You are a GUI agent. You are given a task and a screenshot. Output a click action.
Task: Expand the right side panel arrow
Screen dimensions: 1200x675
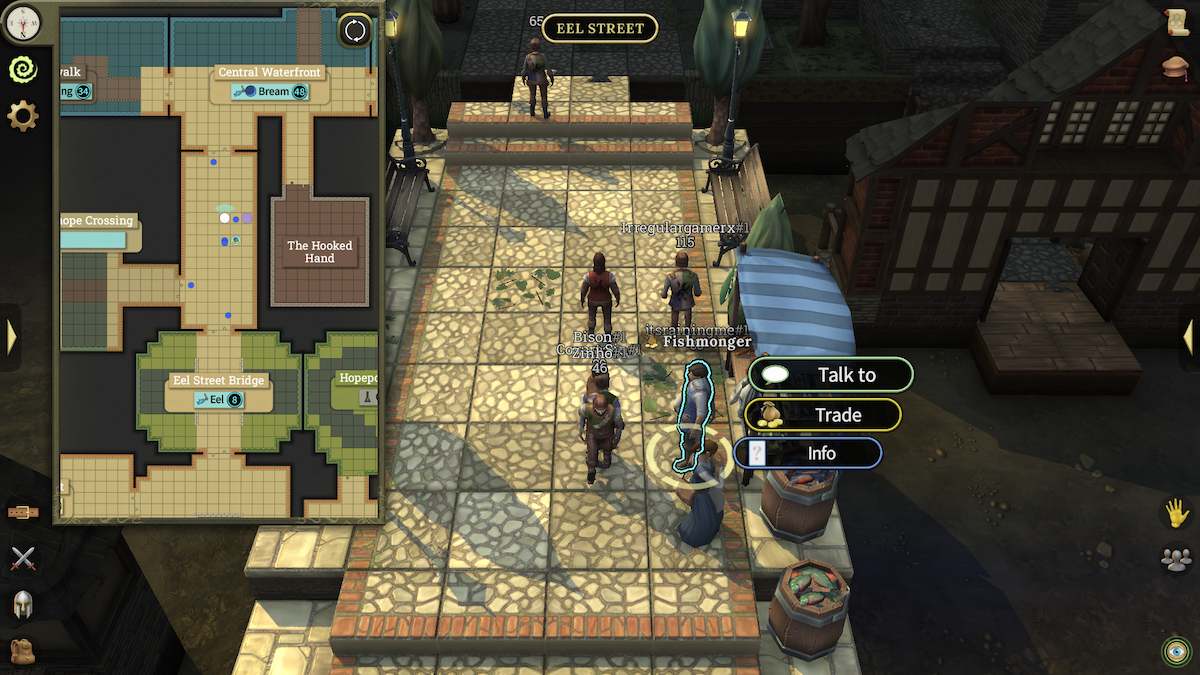click(1188, 337)
